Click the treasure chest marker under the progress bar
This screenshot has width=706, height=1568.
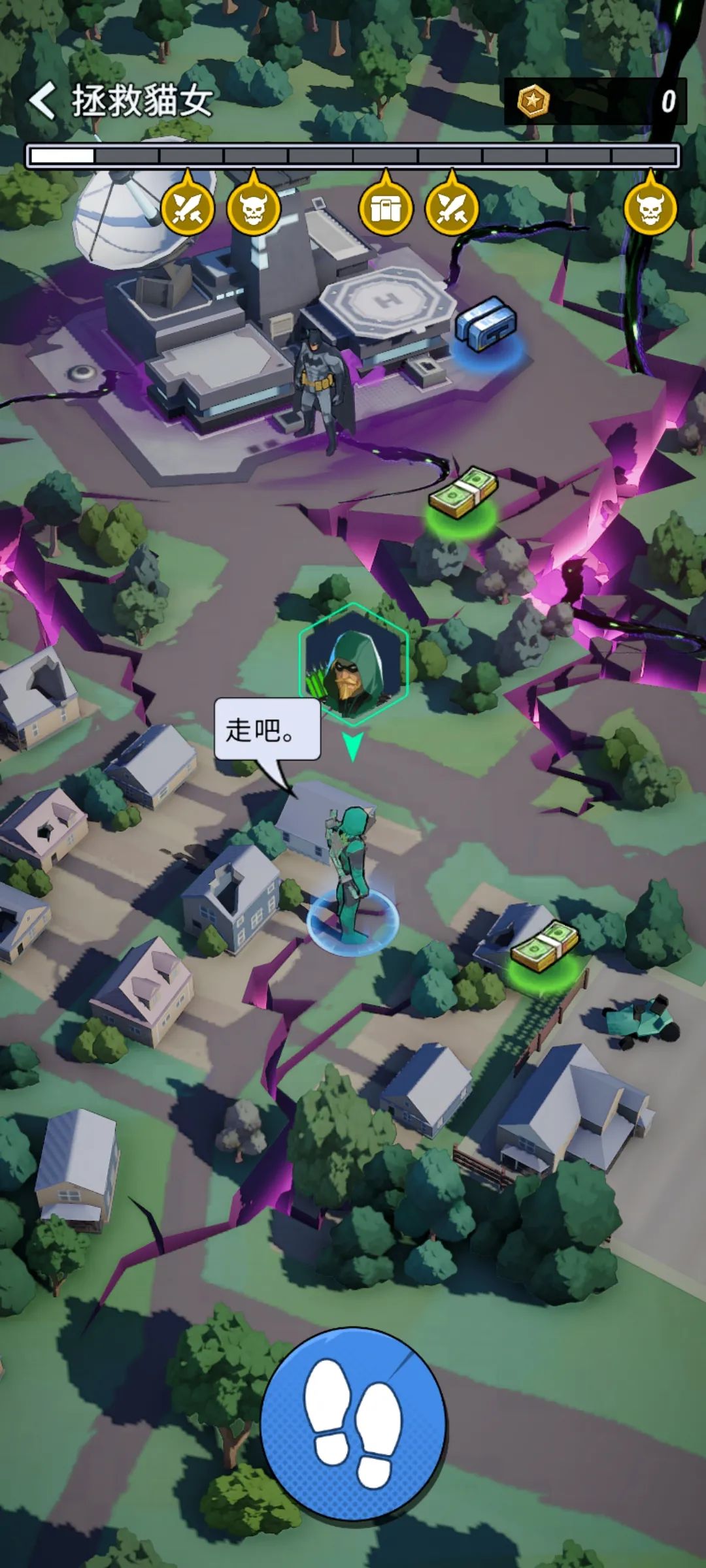pos(386,208)
